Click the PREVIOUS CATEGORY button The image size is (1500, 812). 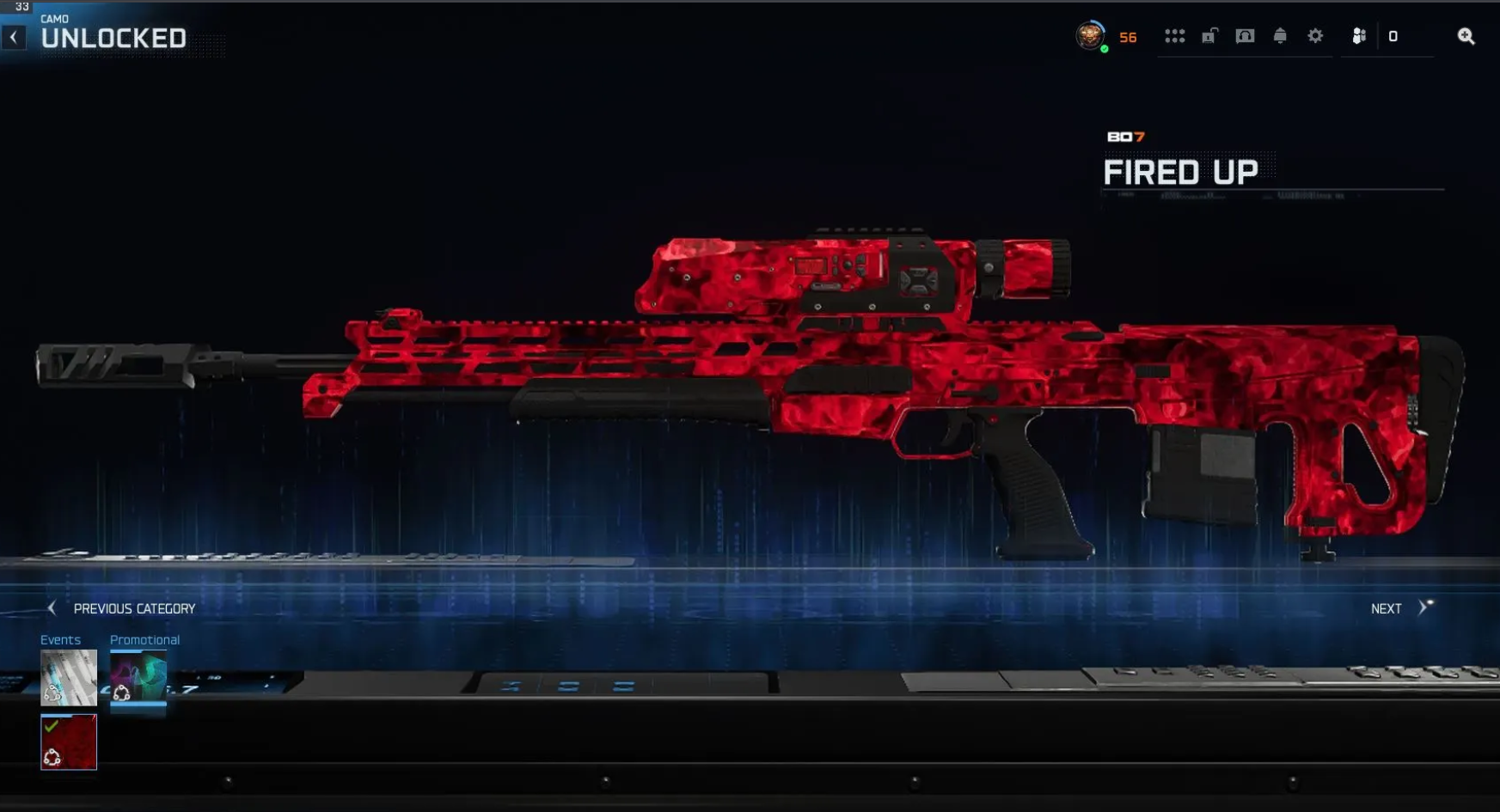pyautogui.click(x=134, y=608)
